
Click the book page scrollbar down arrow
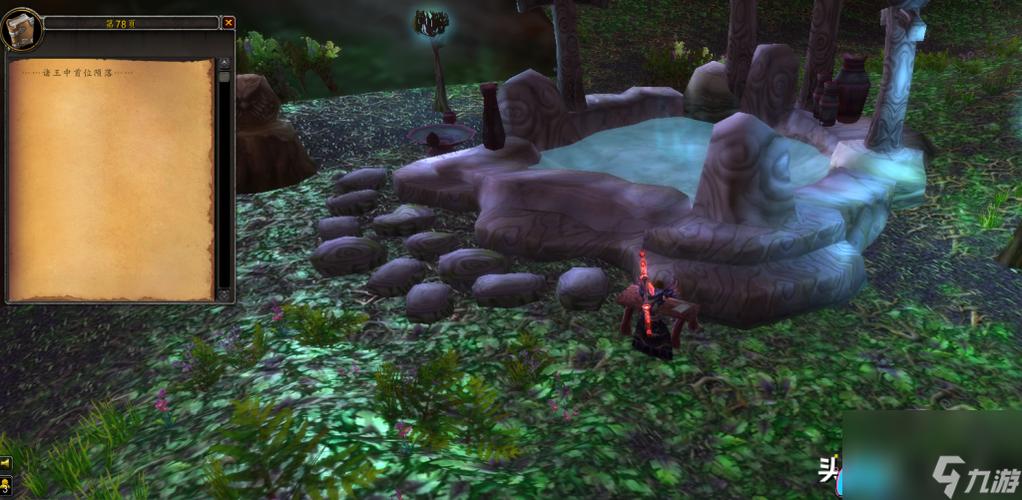[x=224, y=295]
